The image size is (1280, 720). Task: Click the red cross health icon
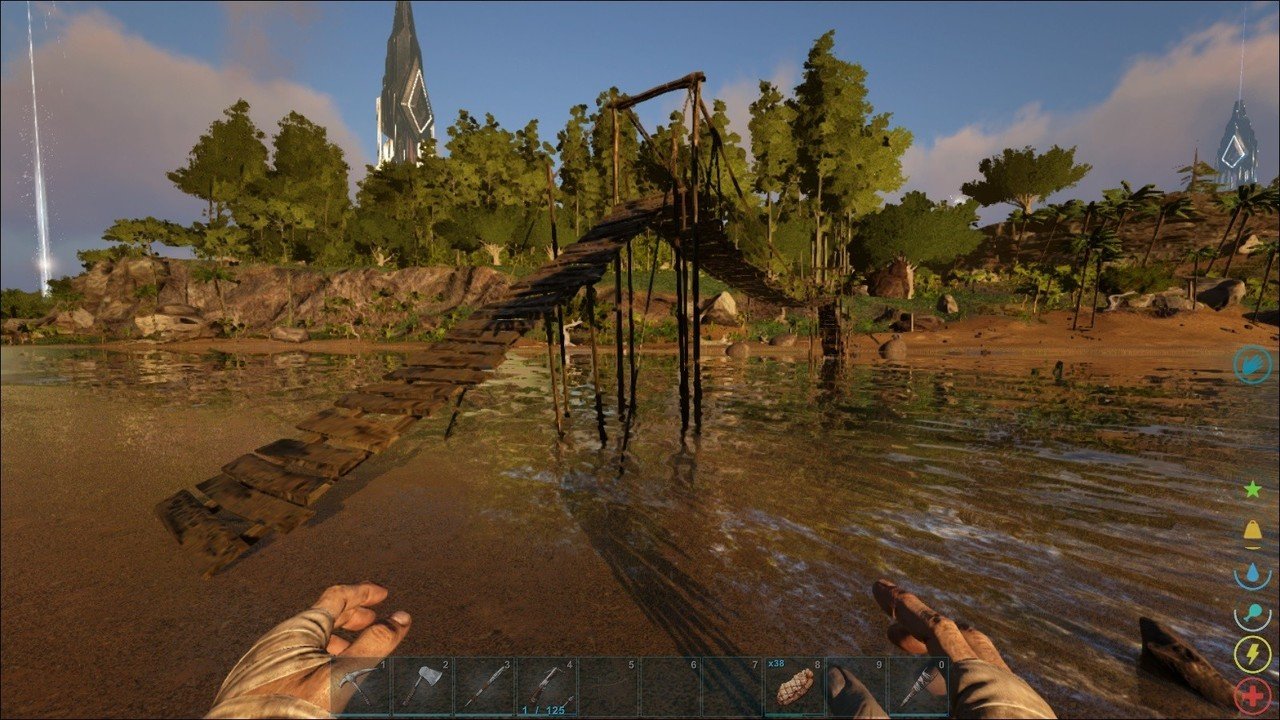(1253, 695)
